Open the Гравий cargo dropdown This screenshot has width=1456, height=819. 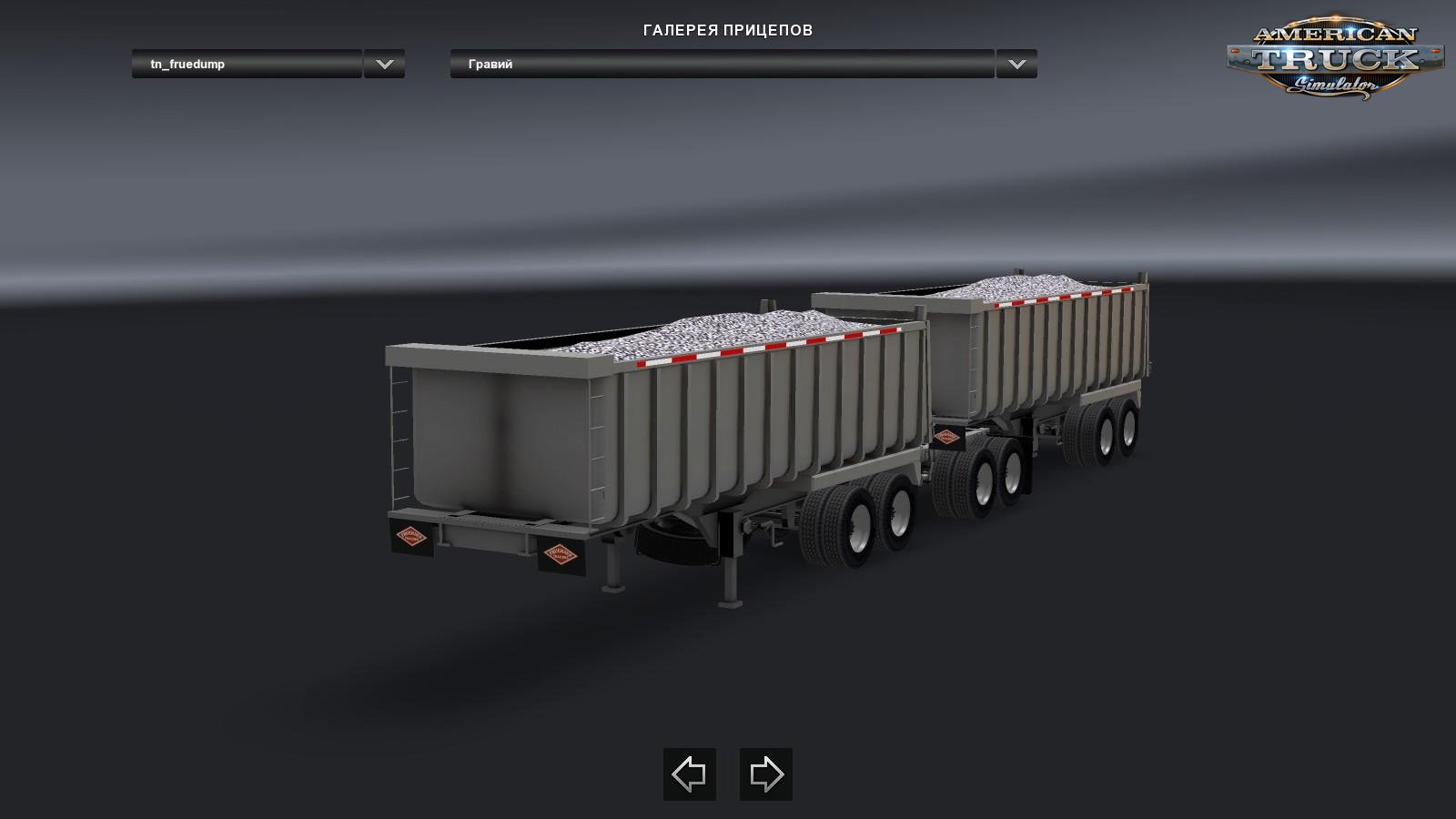coord(719,65)
